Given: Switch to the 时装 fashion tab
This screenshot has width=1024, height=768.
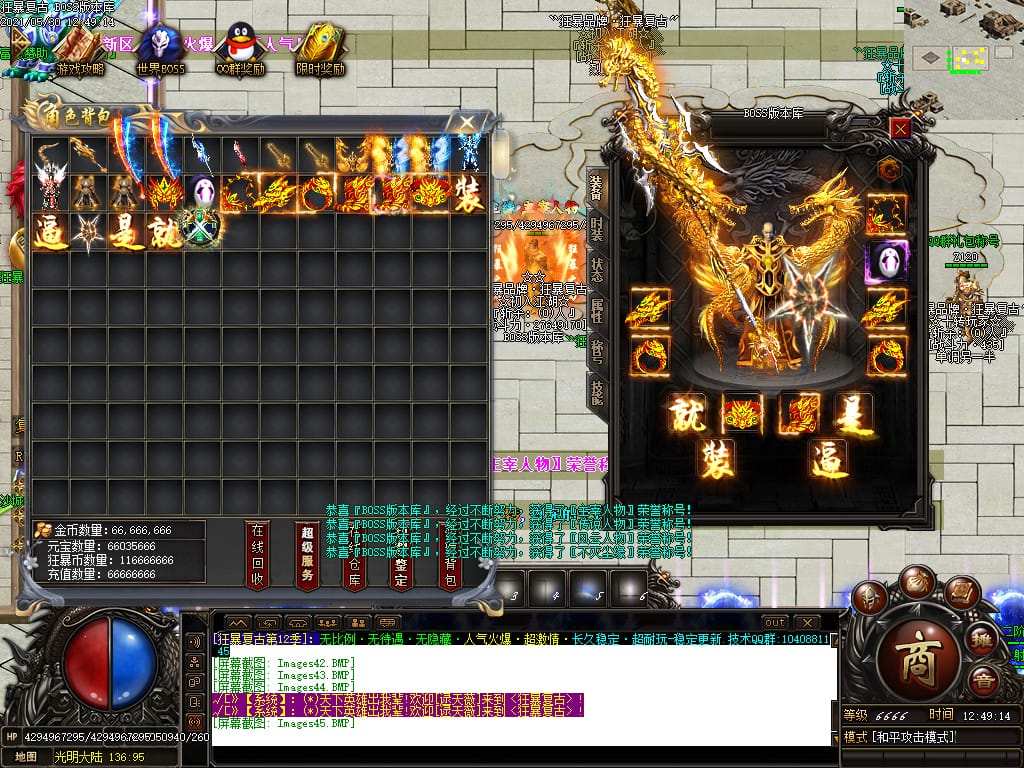Looking at the screenshot, I should tap(597, 228).
